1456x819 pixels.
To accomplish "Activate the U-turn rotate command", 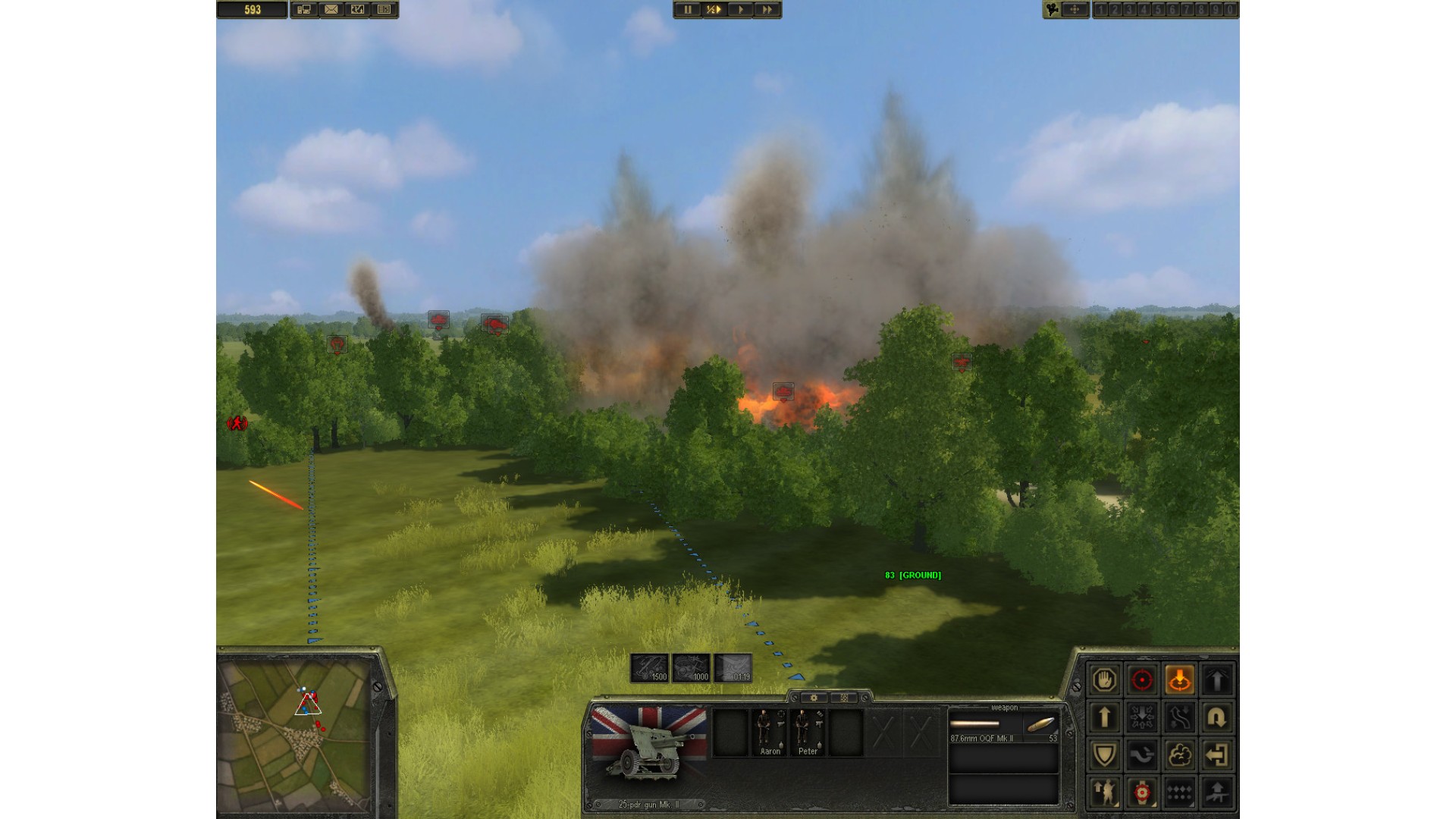I will pyautogui.click(x=1217, y=717).
